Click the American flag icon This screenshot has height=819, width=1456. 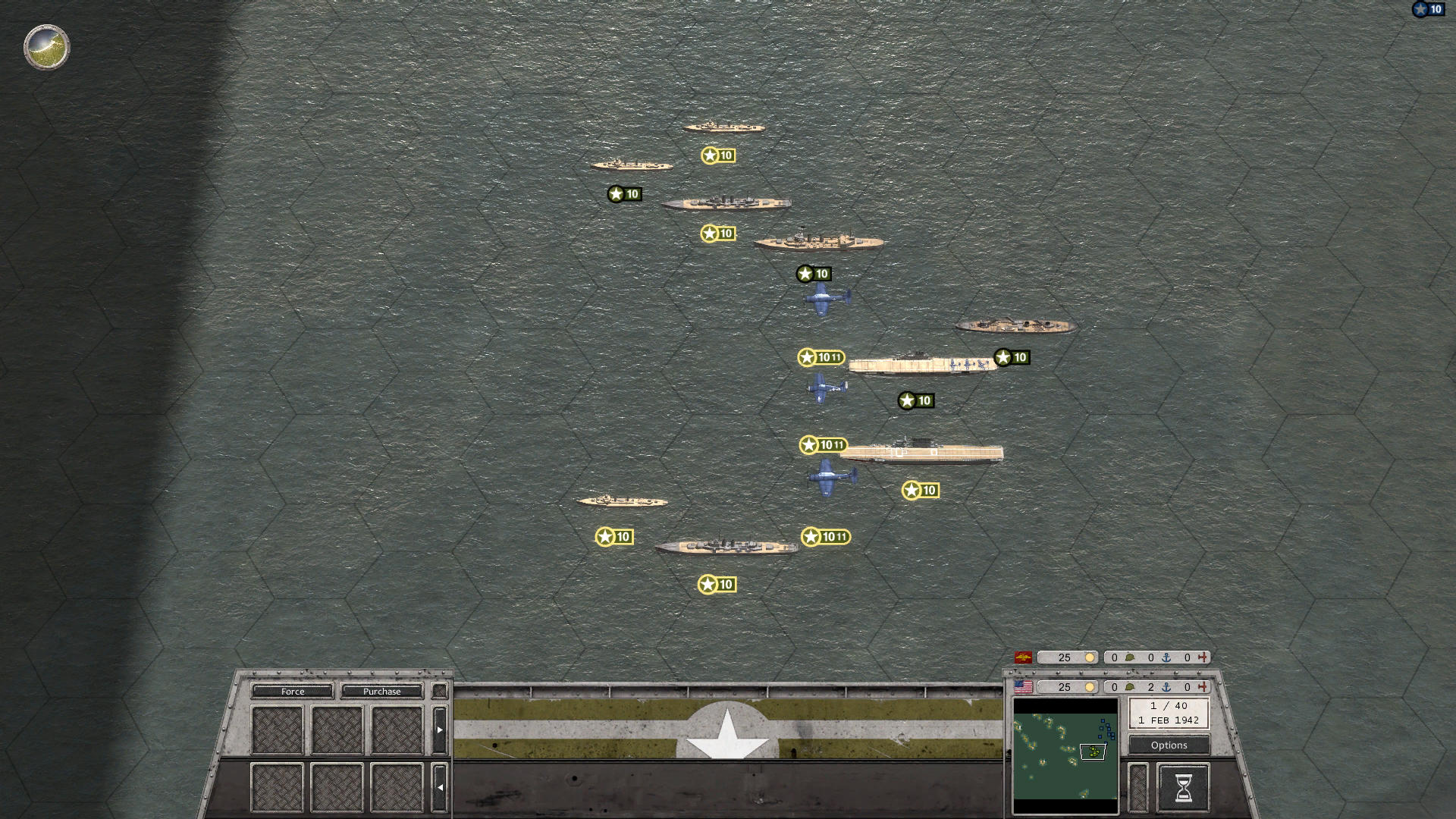[1024, 688]
